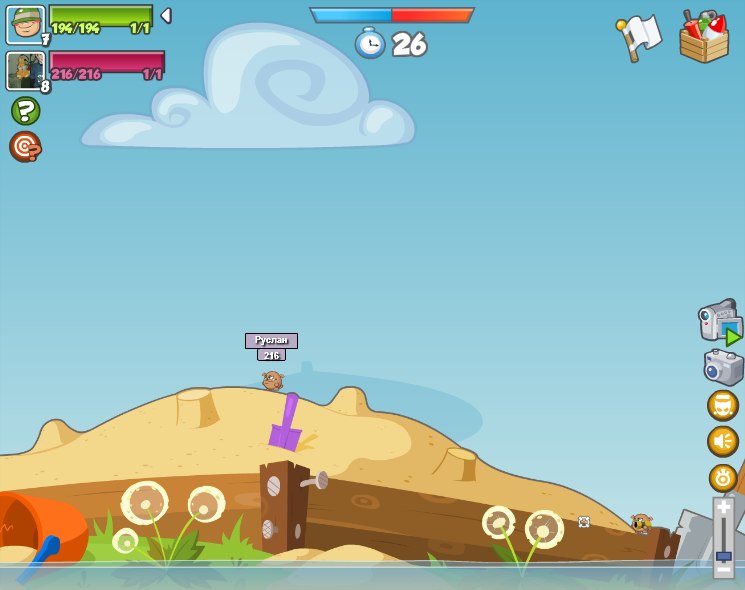Click the white surrender flag
The image size is (745, 590).
pos(639,38)
